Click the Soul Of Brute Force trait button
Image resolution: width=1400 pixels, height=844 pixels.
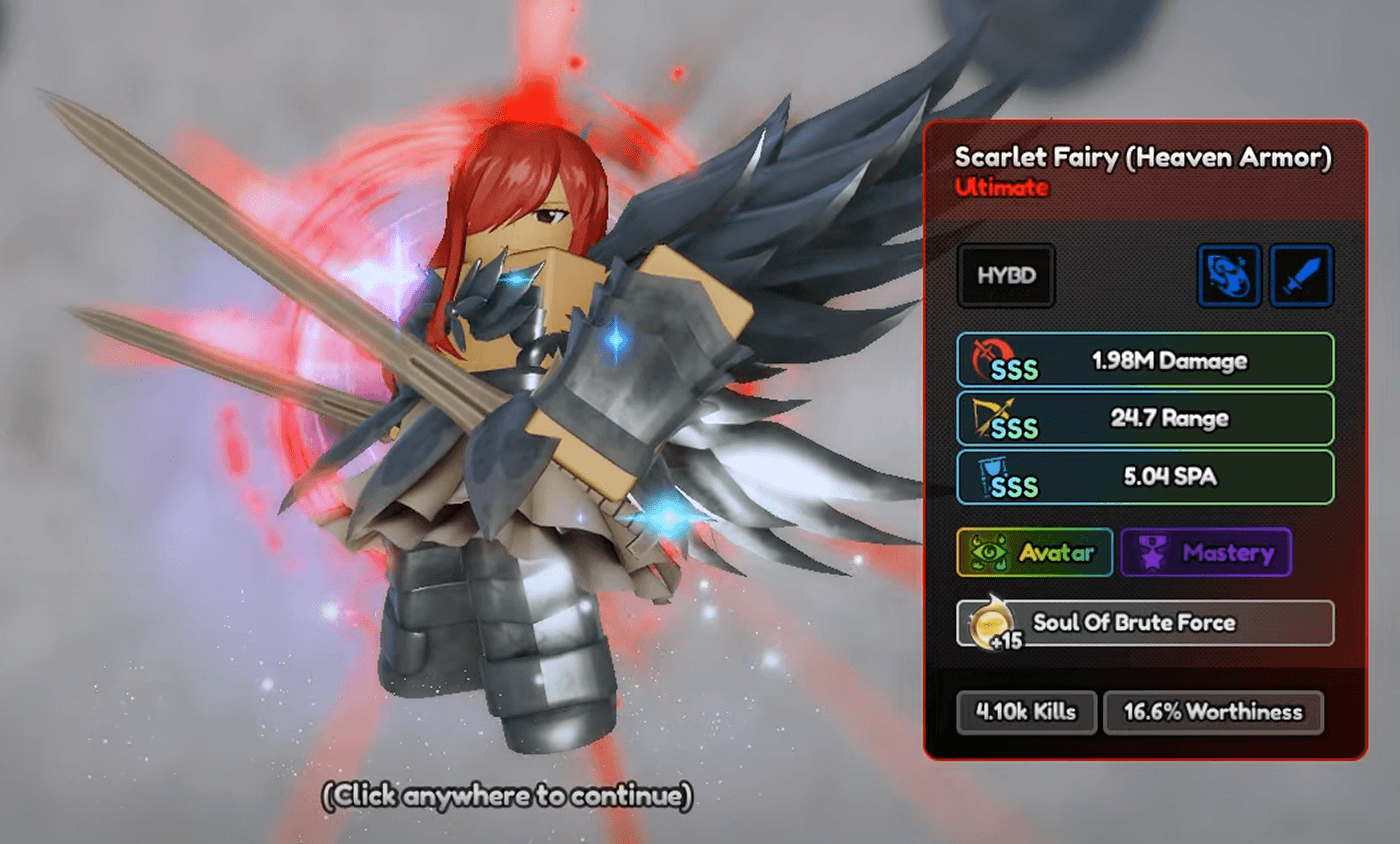coord(1144,623)
